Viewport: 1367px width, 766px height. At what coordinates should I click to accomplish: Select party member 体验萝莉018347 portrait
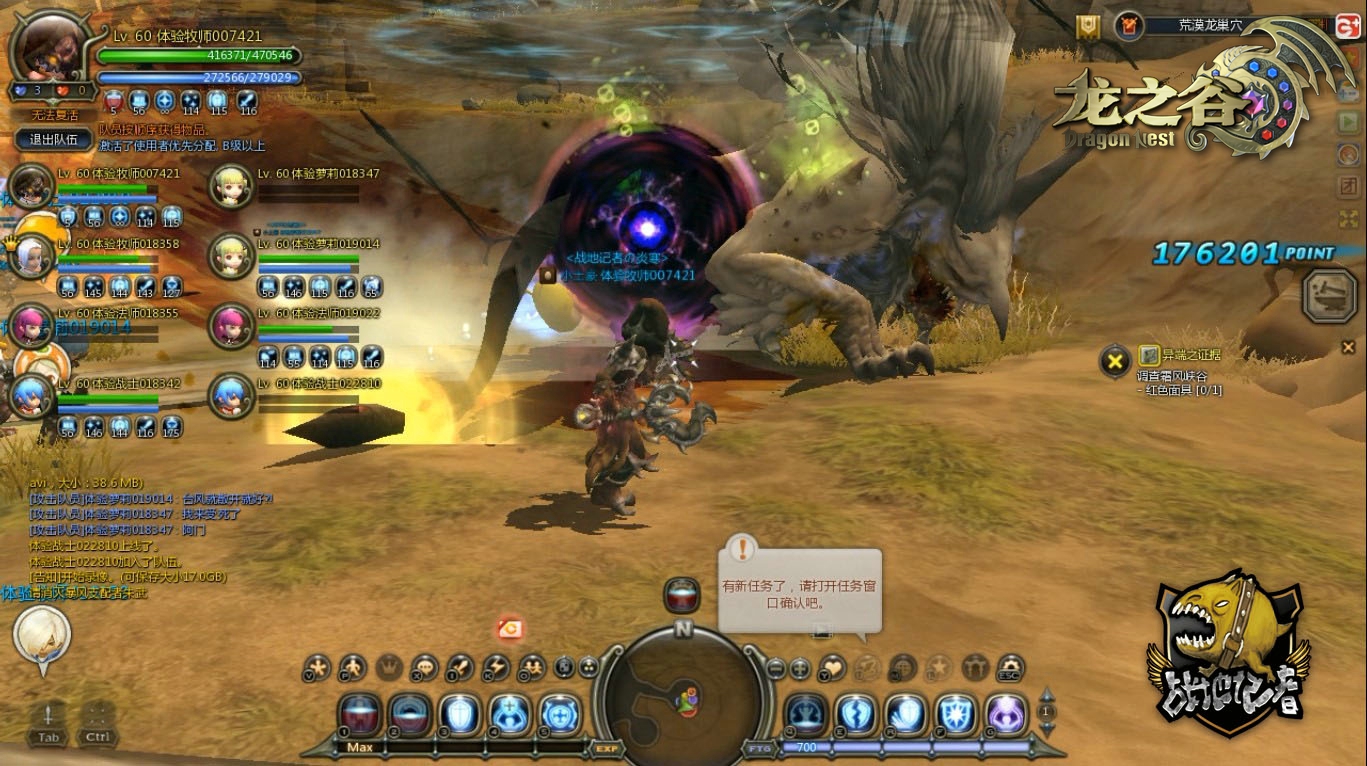tap(232, 187)
